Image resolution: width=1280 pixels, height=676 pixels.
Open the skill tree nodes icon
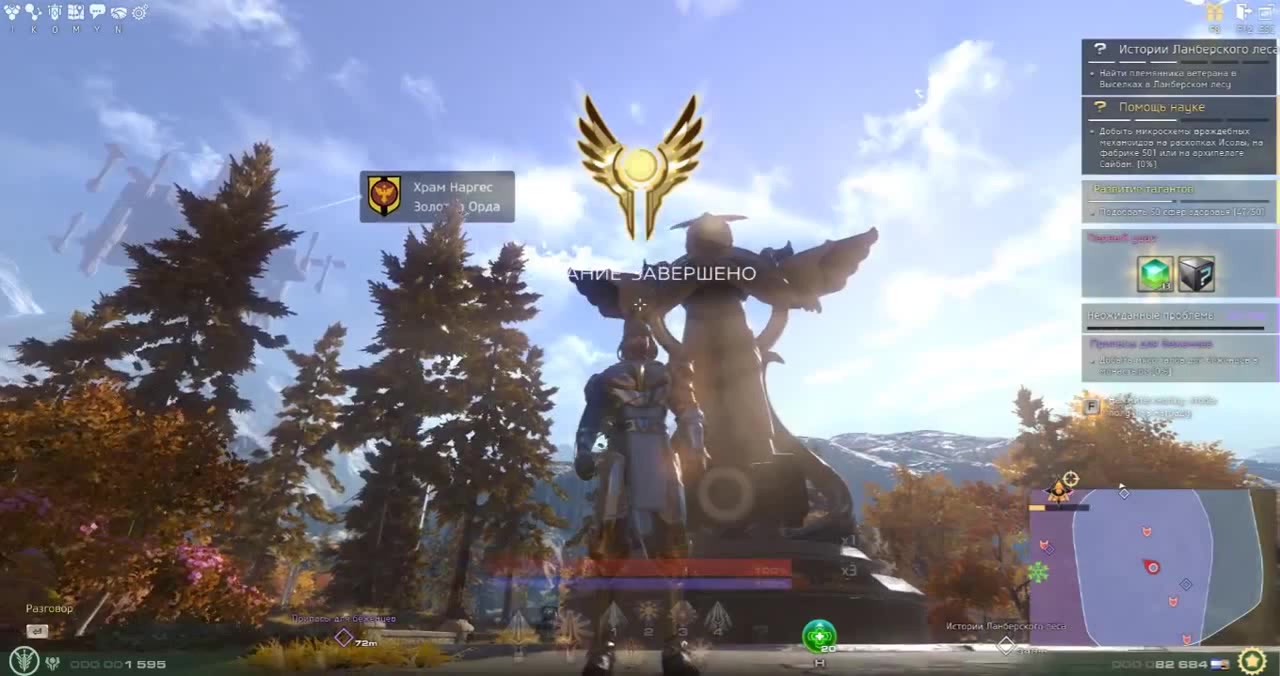pyautogui.click(x=34, y=12)
